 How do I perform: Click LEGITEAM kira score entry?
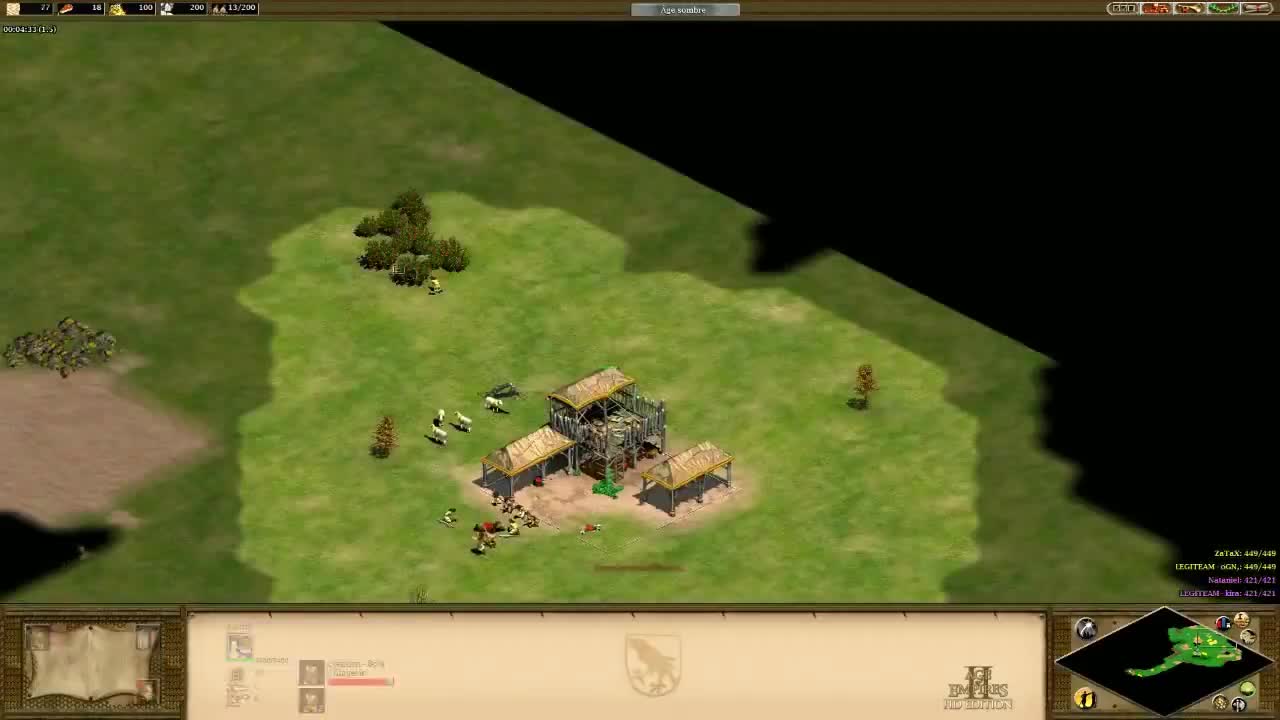pos(1225,592)
